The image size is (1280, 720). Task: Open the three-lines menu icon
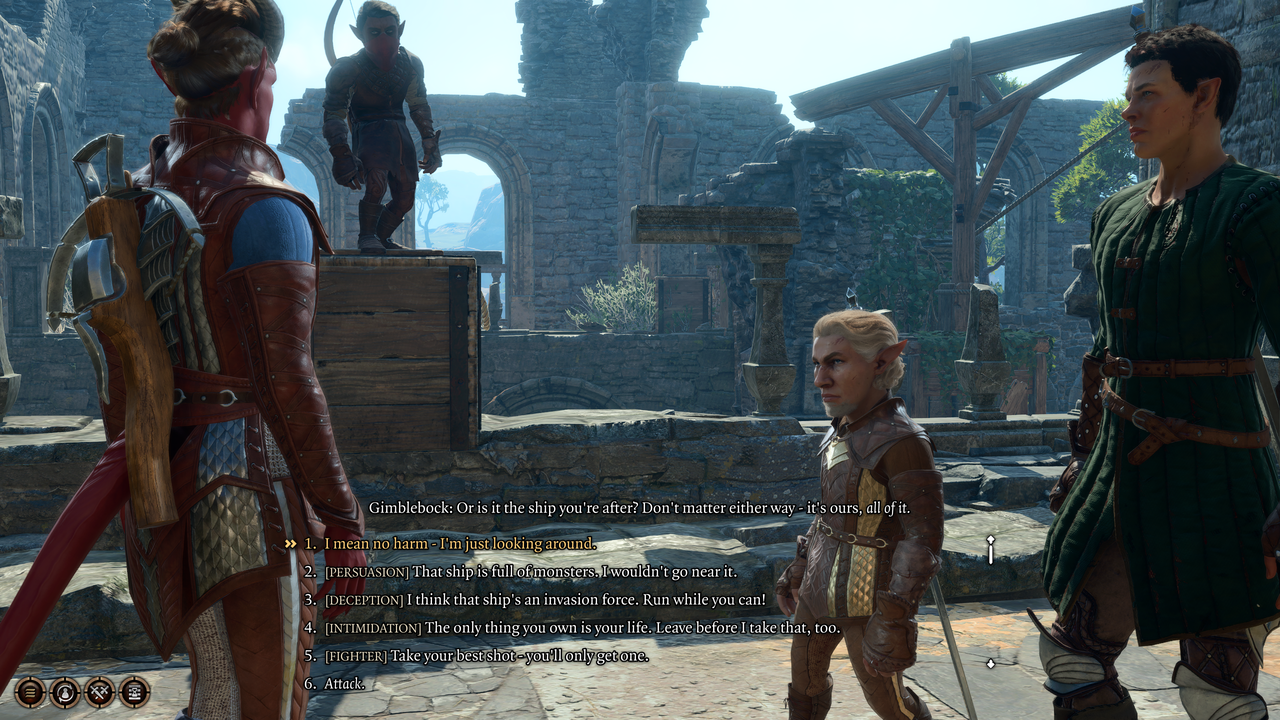[29, 691]
